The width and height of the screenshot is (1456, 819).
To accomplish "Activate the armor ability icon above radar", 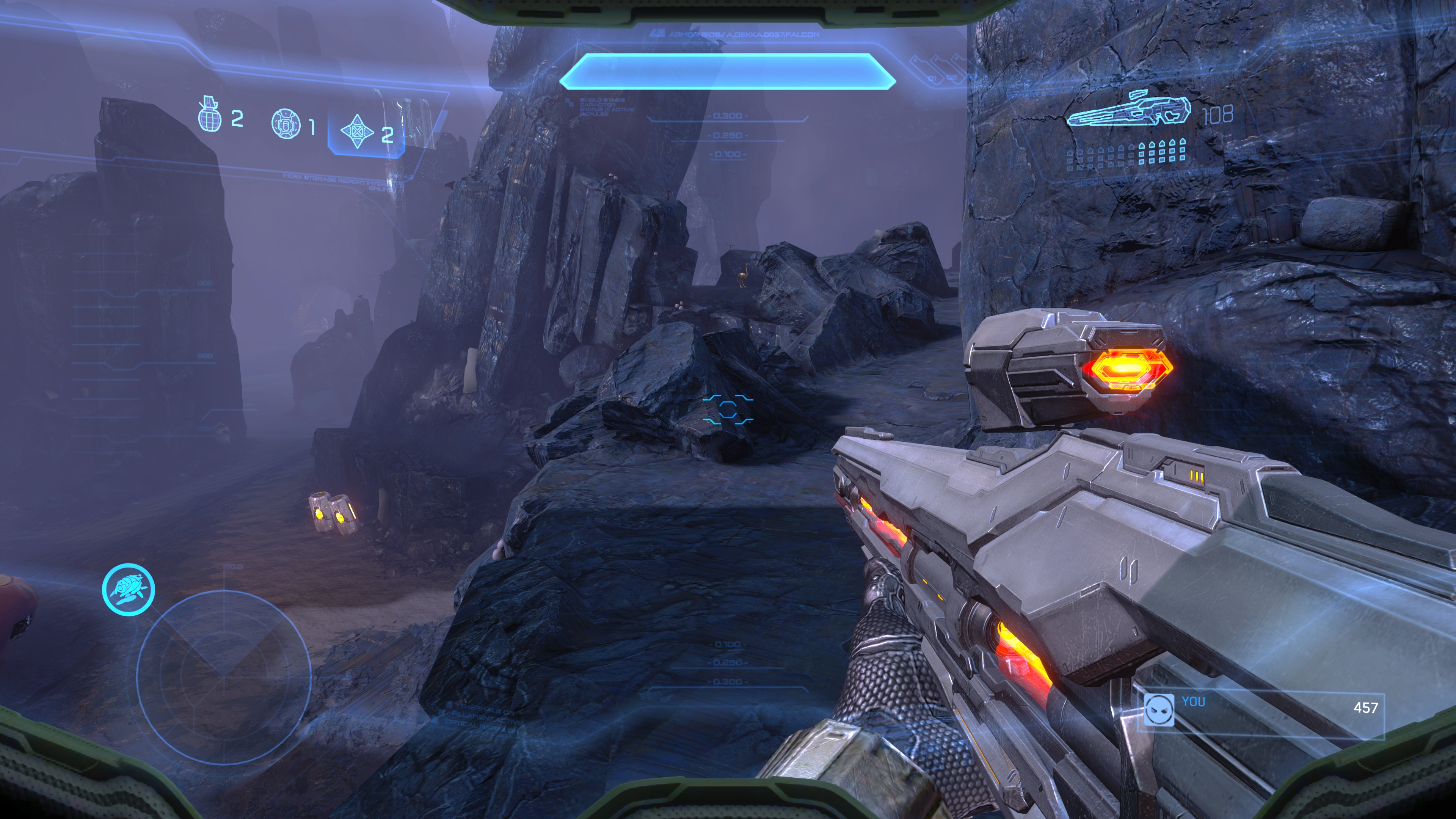I will pos(128,590).
